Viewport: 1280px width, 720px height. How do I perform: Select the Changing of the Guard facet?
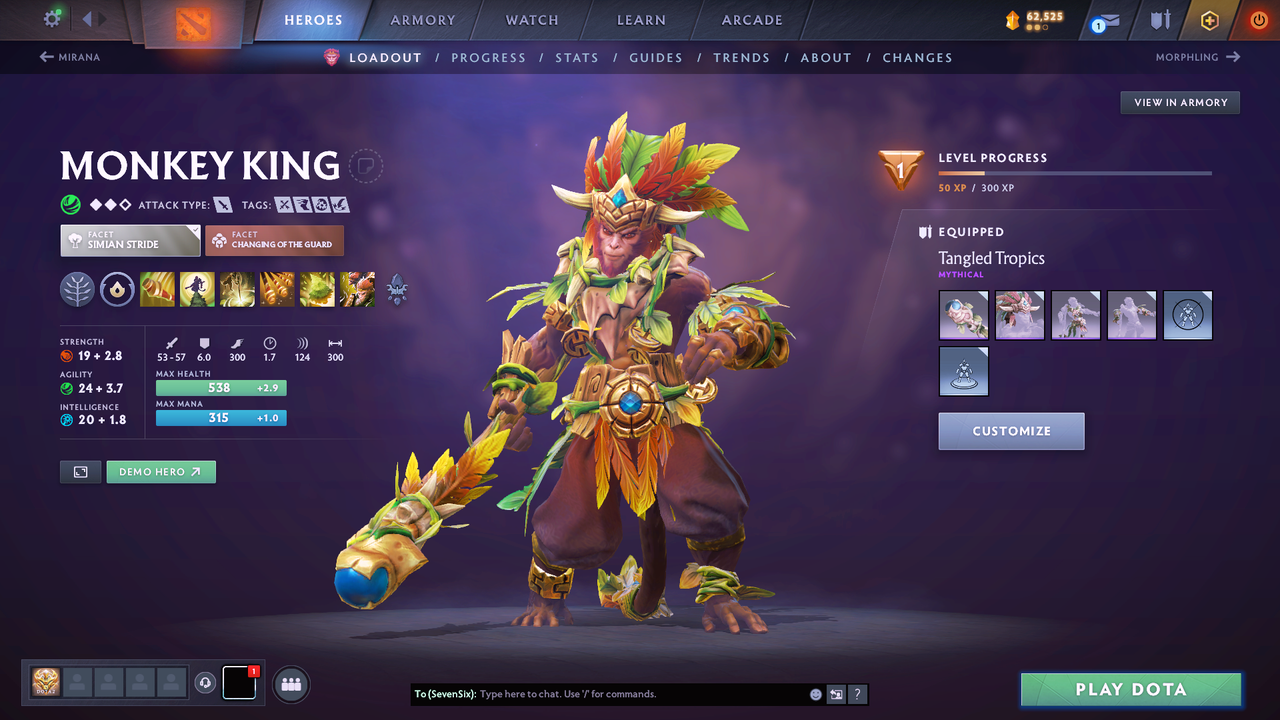274,240
